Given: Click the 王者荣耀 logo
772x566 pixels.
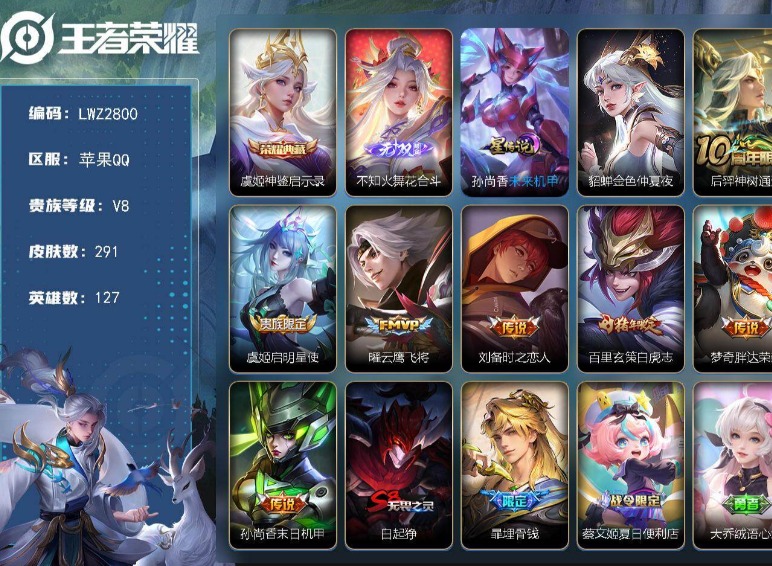Looking at the screenshot, I should pos(100,38).
